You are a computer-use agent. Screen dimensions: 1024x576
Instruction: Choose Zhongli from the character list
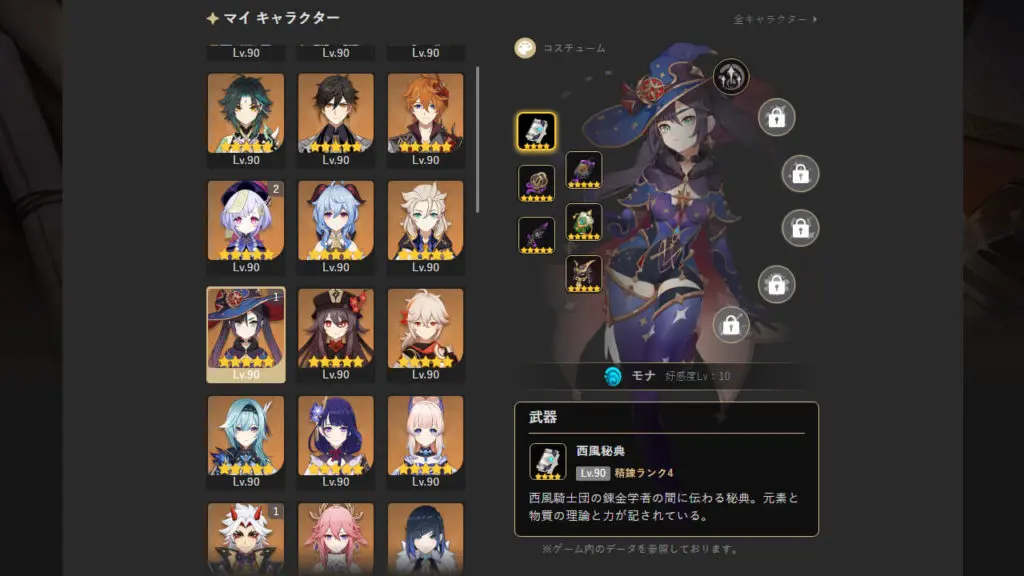(x=336, y=119)
